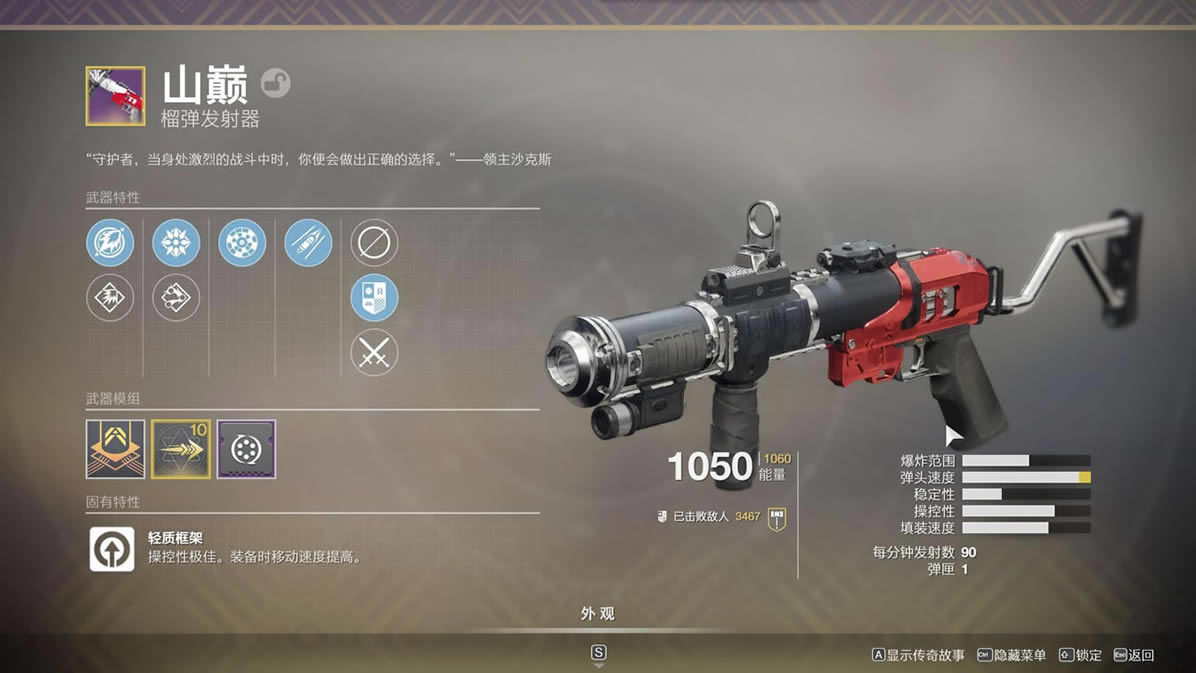Viewport: 1196px width, 673px height.
Task: Open the purple reload cylinder mod slot
Action: click(246, 449)
